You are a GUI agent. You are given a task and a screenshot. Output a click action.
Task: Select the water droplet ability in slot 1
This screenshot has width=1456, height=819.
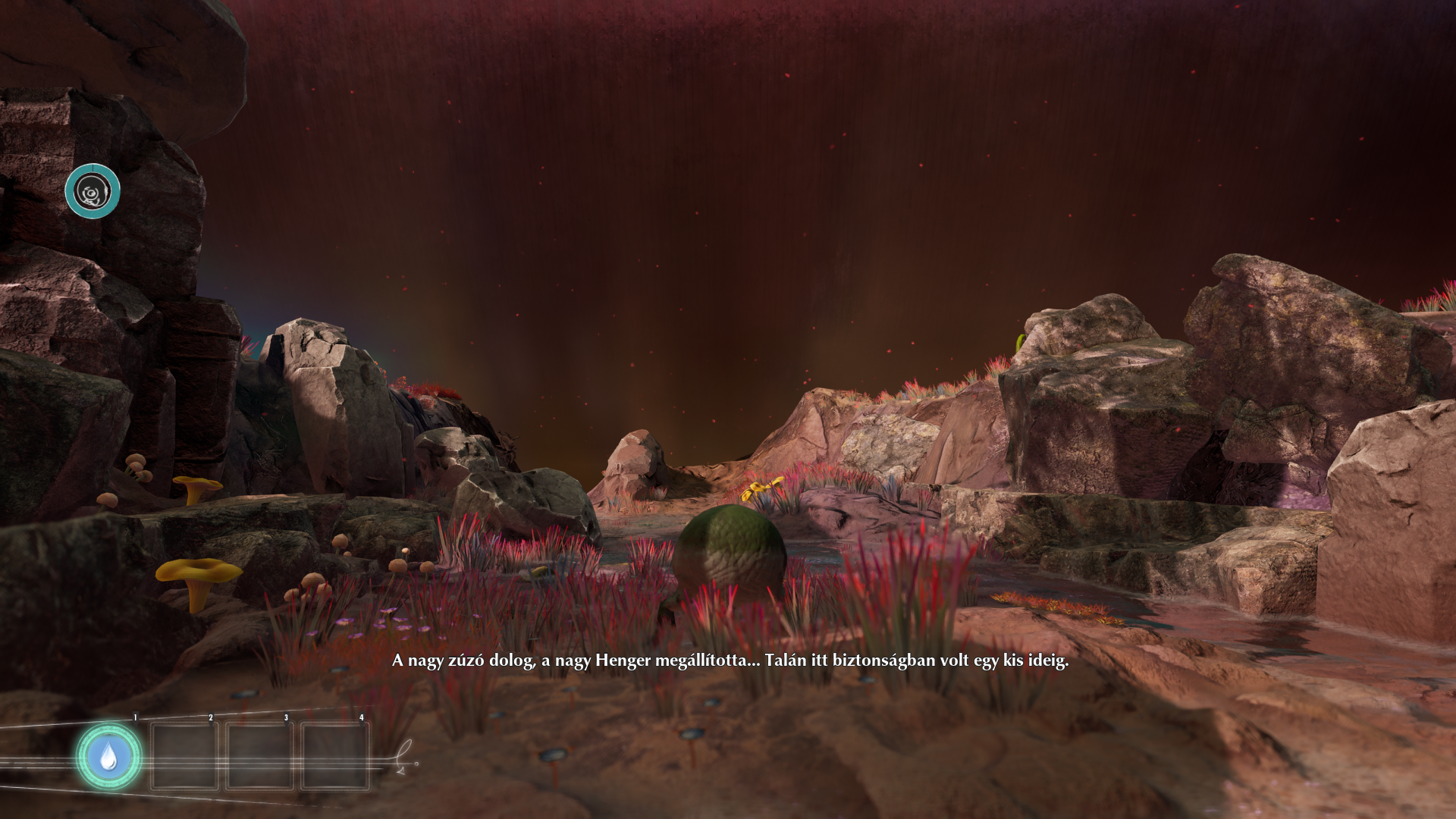click(108, 756)
